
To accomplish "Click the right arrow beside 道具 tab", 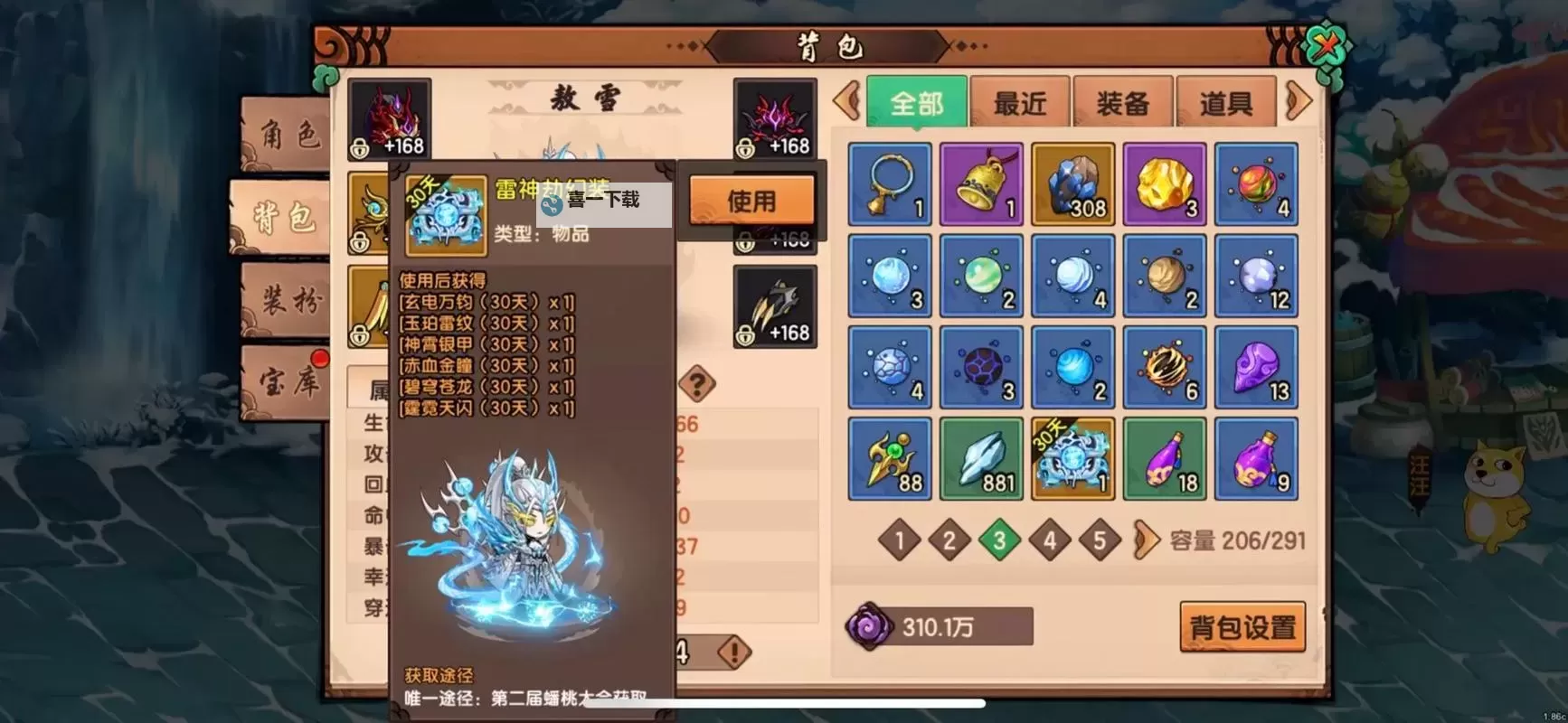I will [x=1299, y=100].
